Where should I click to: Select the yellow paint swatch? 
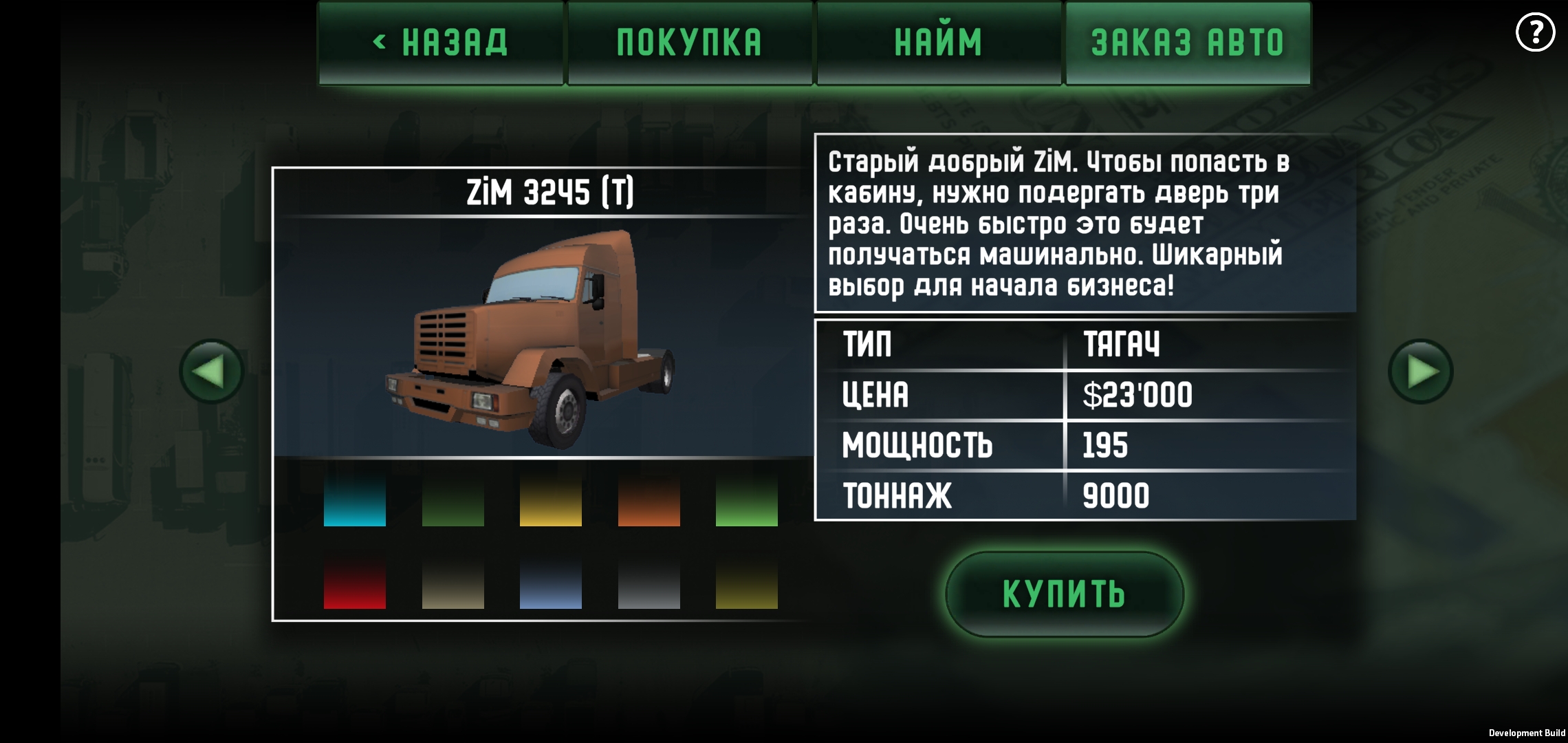coord(551,500)
